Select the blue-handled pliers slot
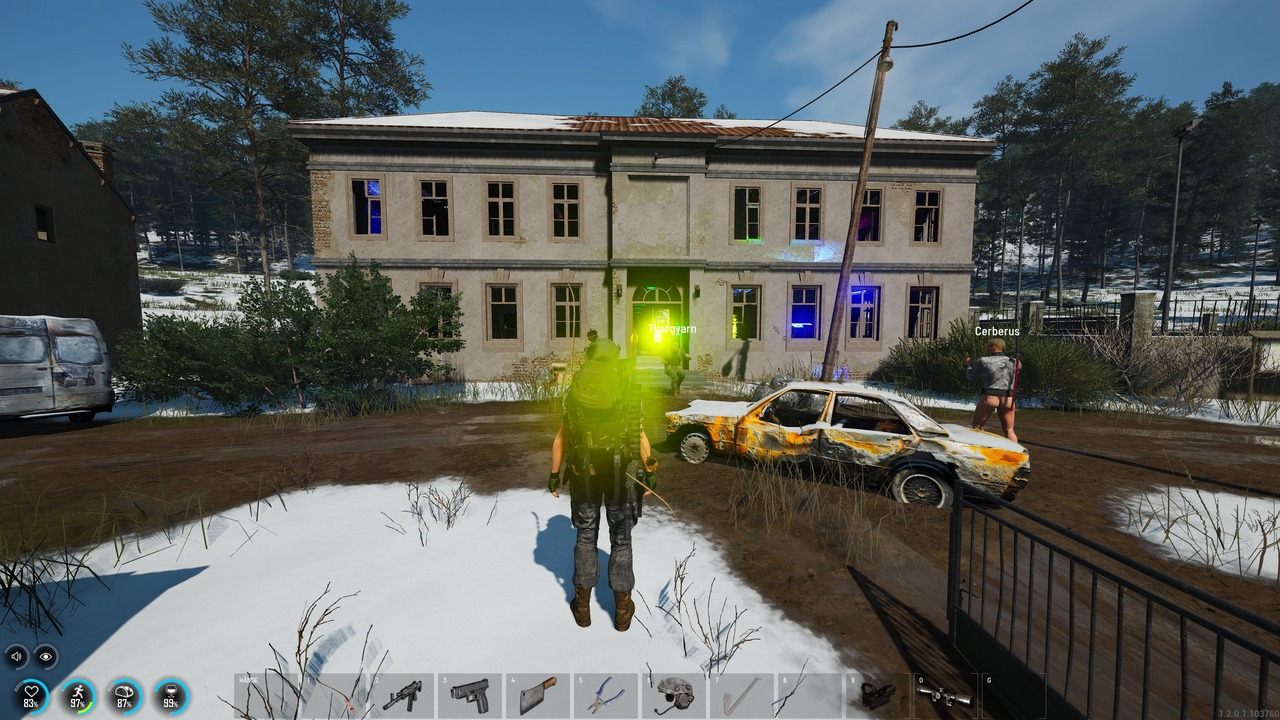 (x=606, y=695)
